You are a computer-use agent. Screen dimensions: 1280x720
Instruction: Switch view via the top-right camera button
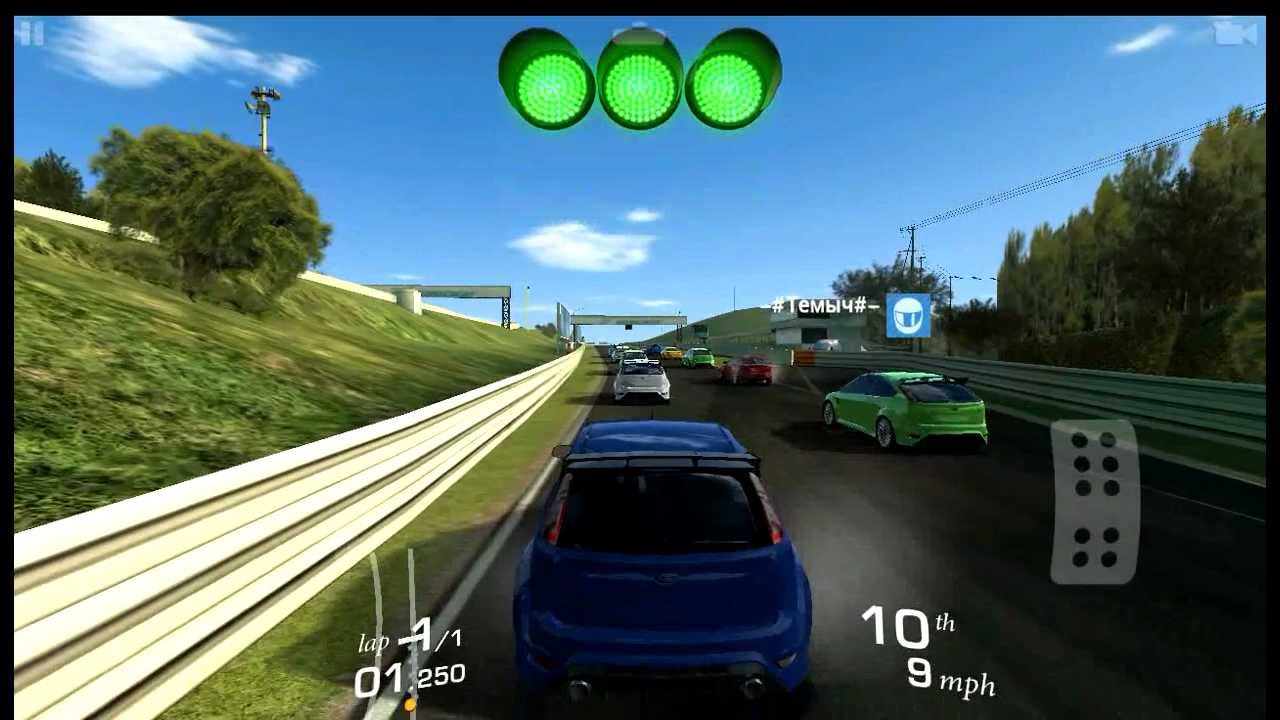(1235, 33)
